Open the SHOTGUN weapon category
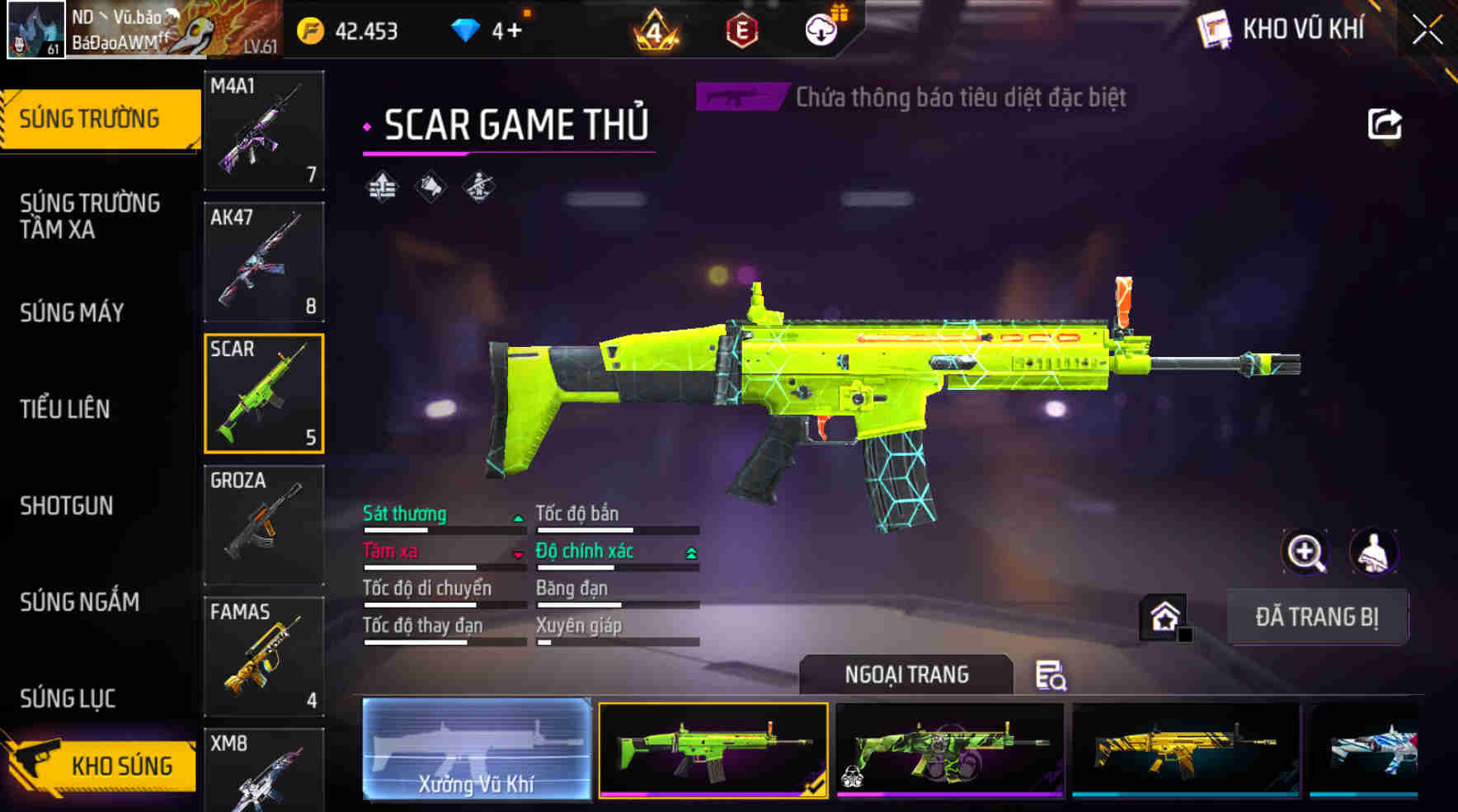The image size is (1458, 812). [x=66, y=506]
